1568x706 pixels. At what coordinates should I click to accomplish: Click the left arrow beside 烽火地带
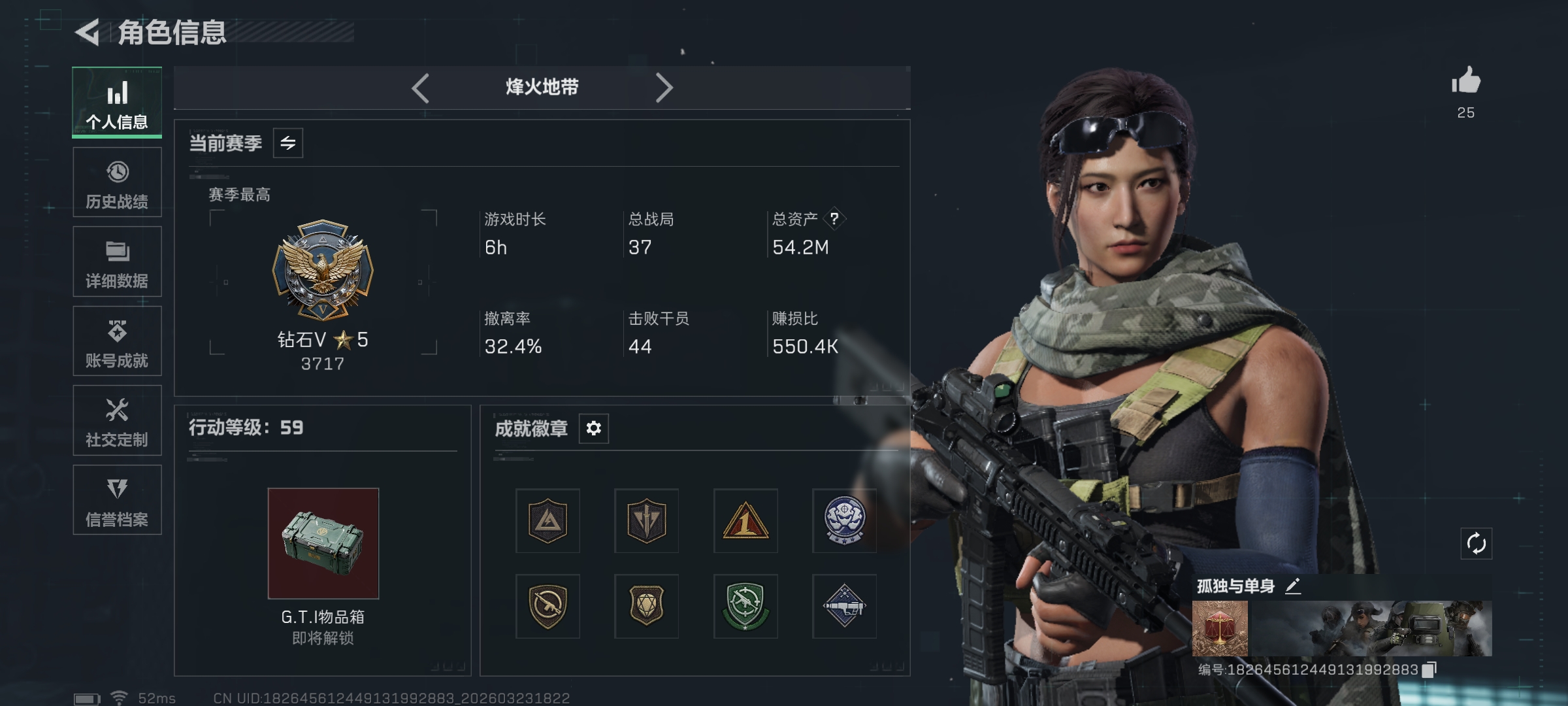pos(421,88)
